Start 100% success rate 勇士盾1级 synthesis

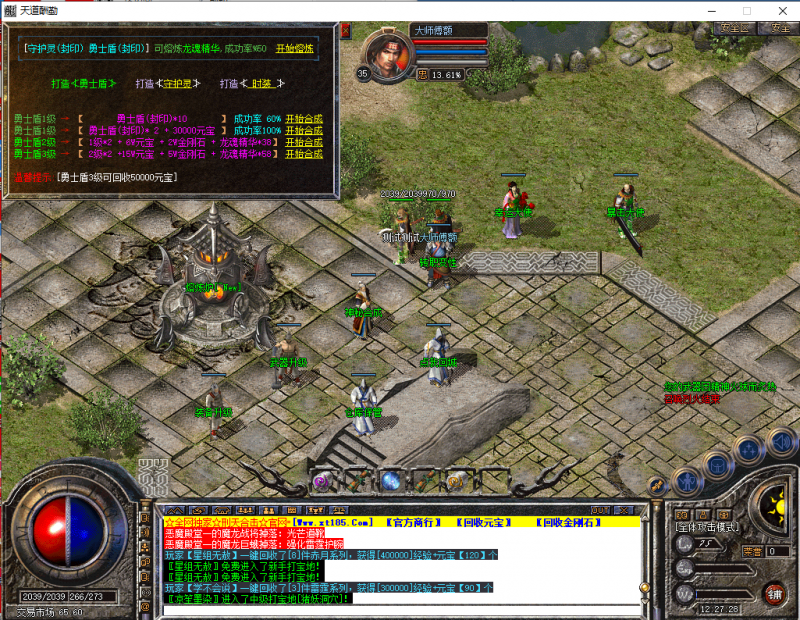(304, 130)
